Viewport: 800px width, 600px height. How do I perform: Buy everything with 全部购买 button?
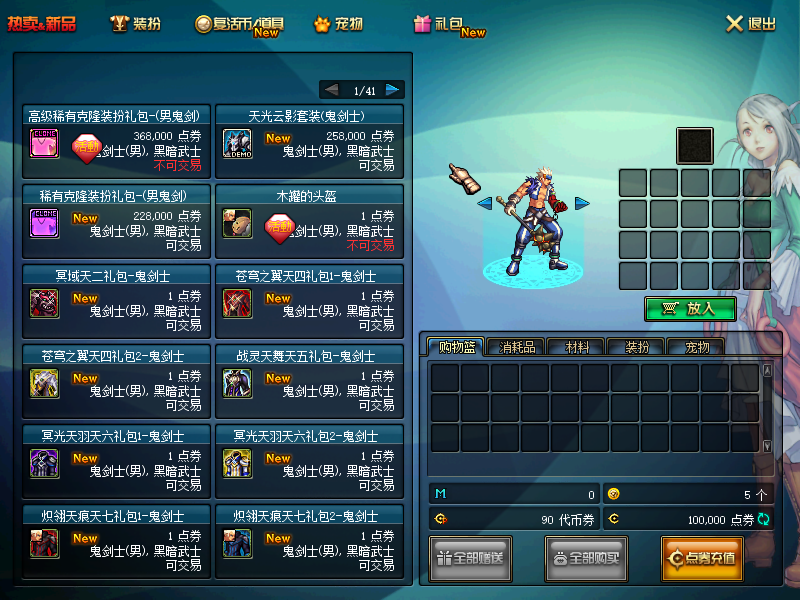pos(586,558)
